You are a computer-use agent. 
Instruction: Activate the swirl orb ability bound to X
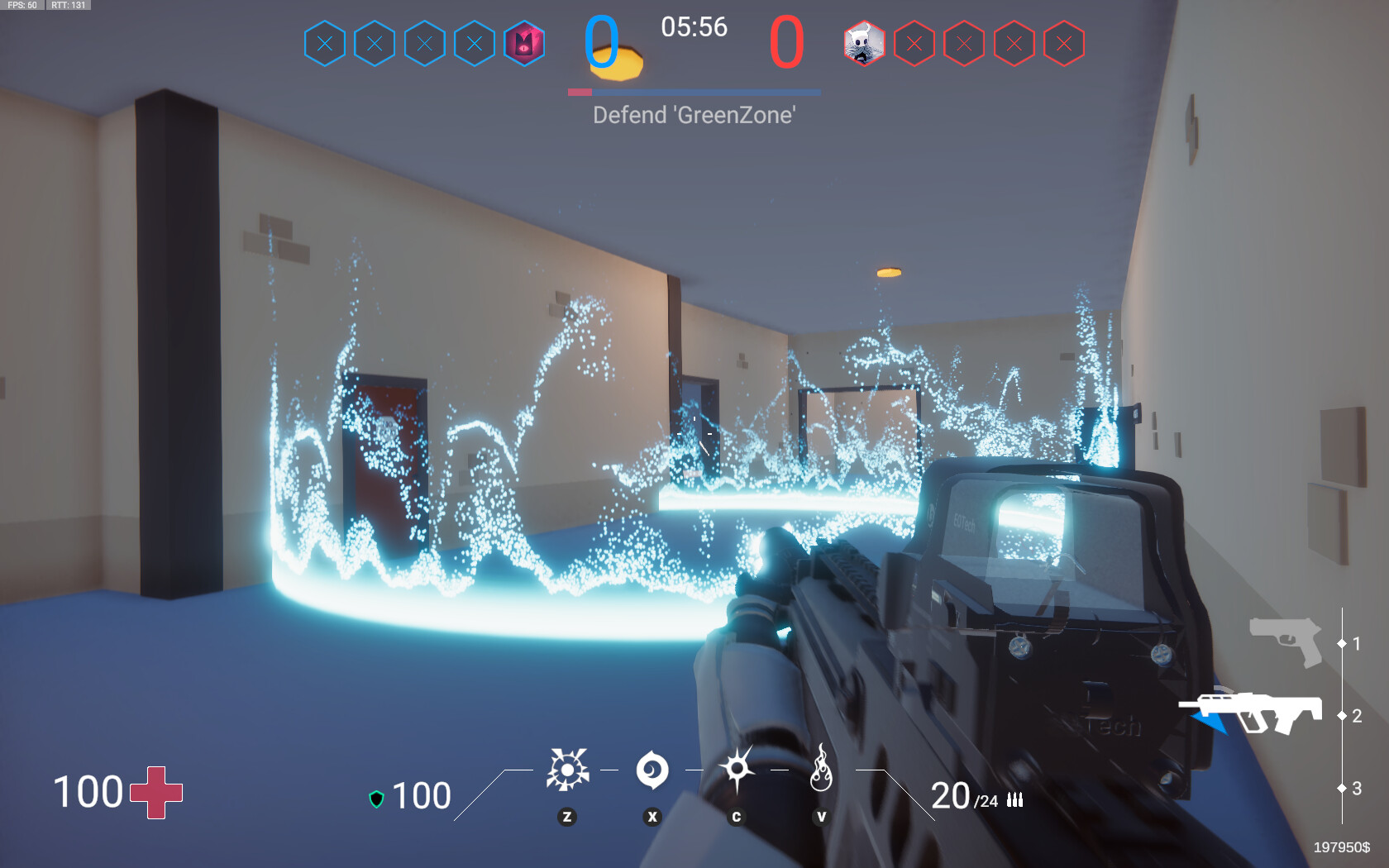pos(652,769)
